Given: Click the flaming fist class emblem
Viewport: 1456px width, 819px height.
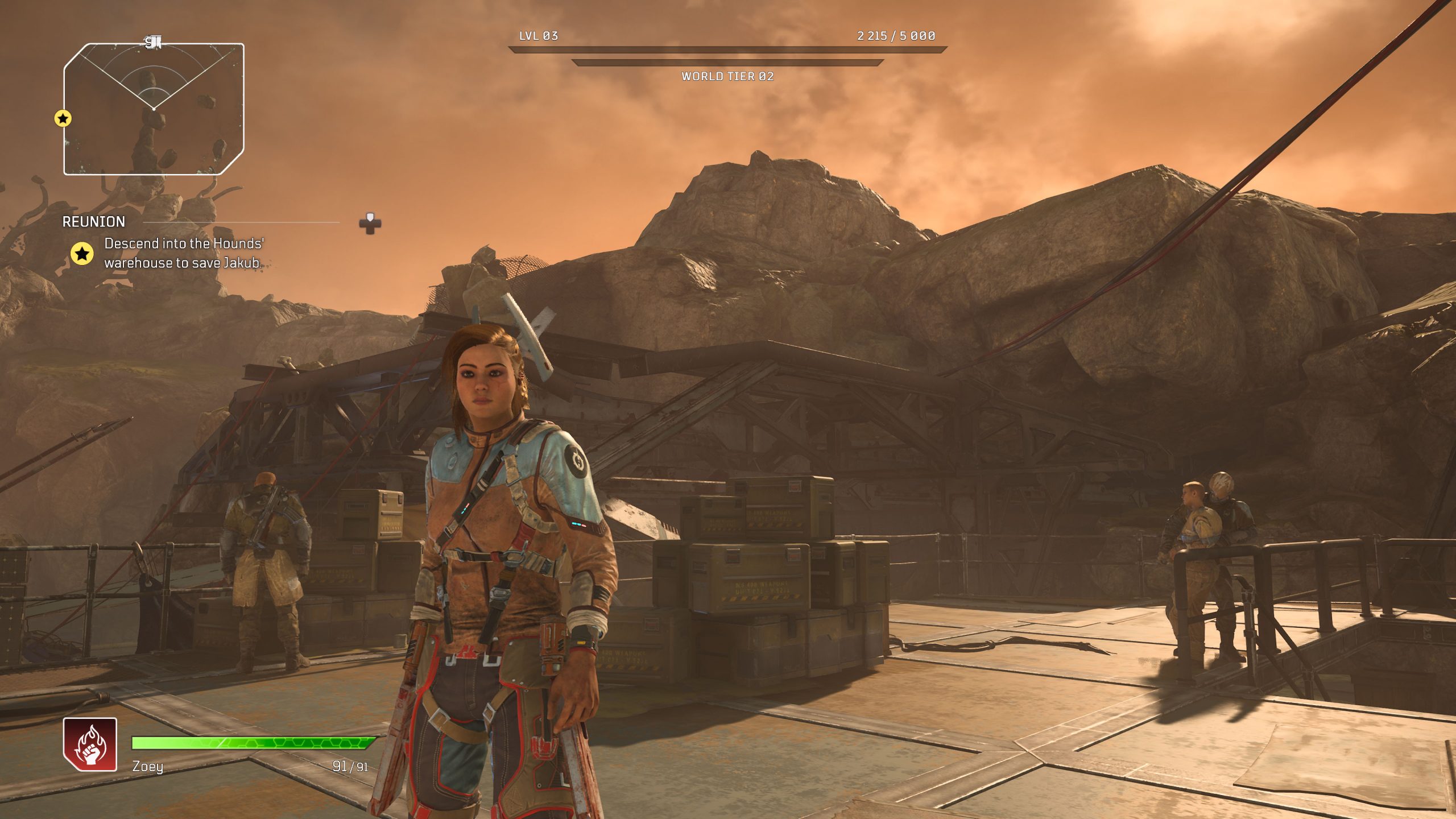Looking at the screenshot, I should click(x=90, y=744).
